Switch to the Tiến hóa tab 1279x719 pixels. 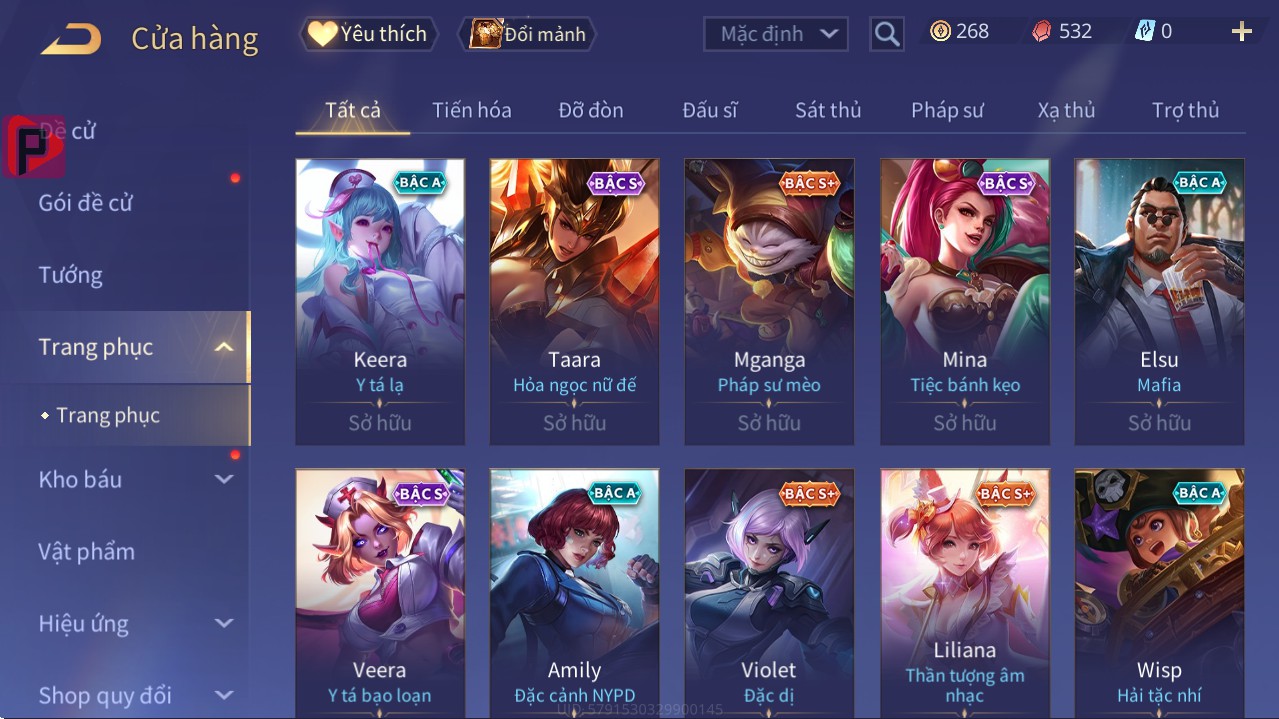tap(471, 110)
